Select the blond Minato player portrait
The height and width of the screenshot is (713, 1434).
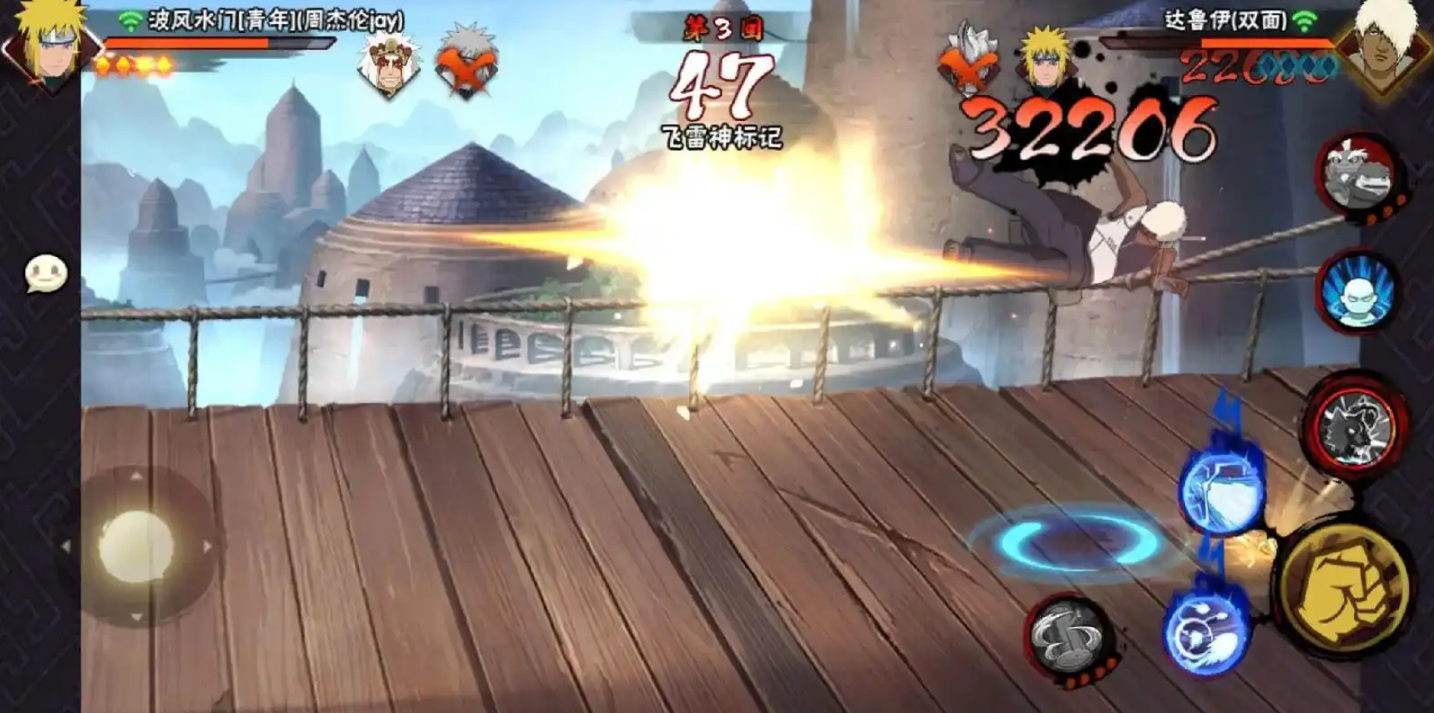coord(47,45)
